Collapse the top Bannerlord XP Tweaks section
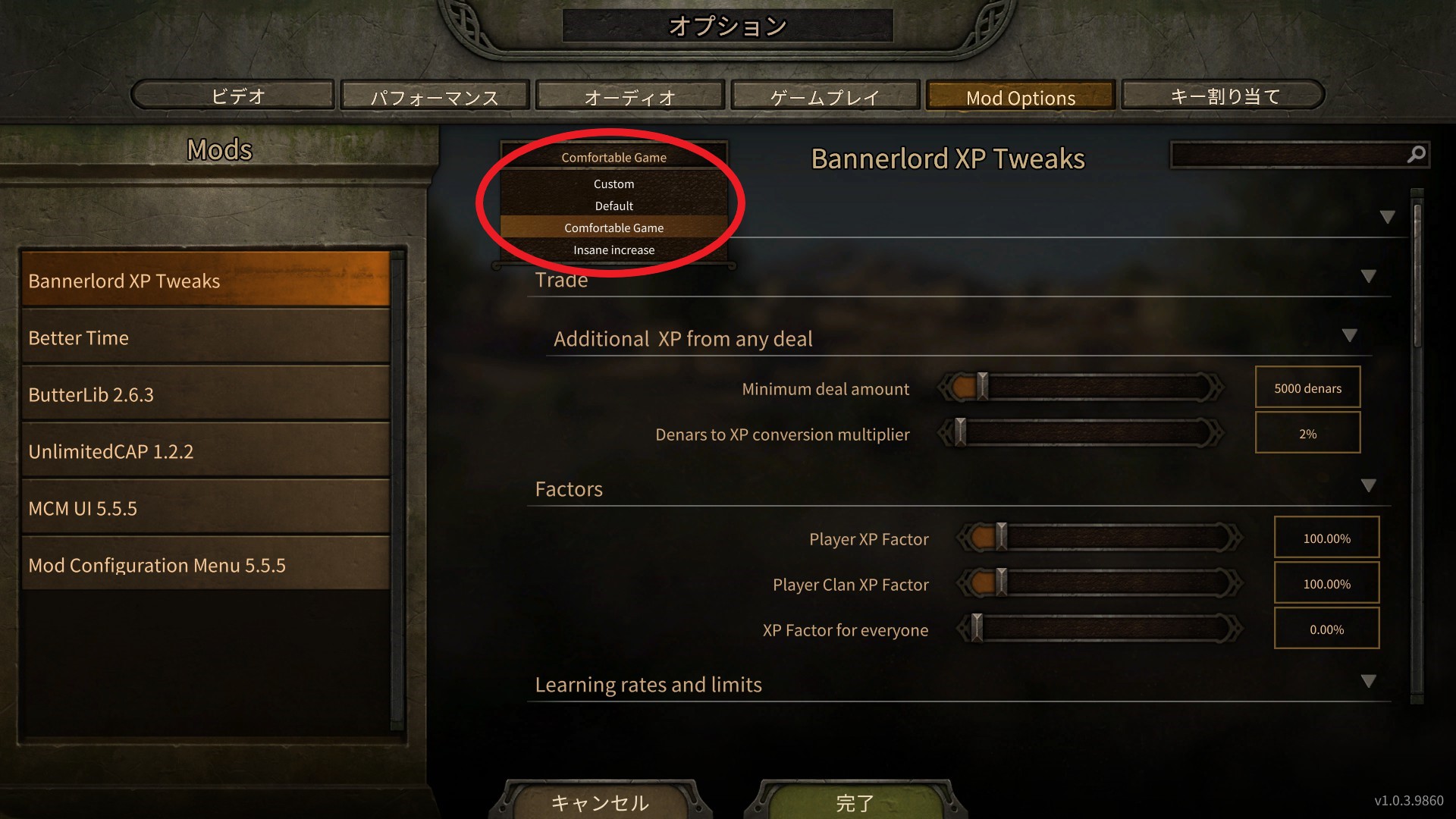The image size is (1456, 819). coord(1389,215)
